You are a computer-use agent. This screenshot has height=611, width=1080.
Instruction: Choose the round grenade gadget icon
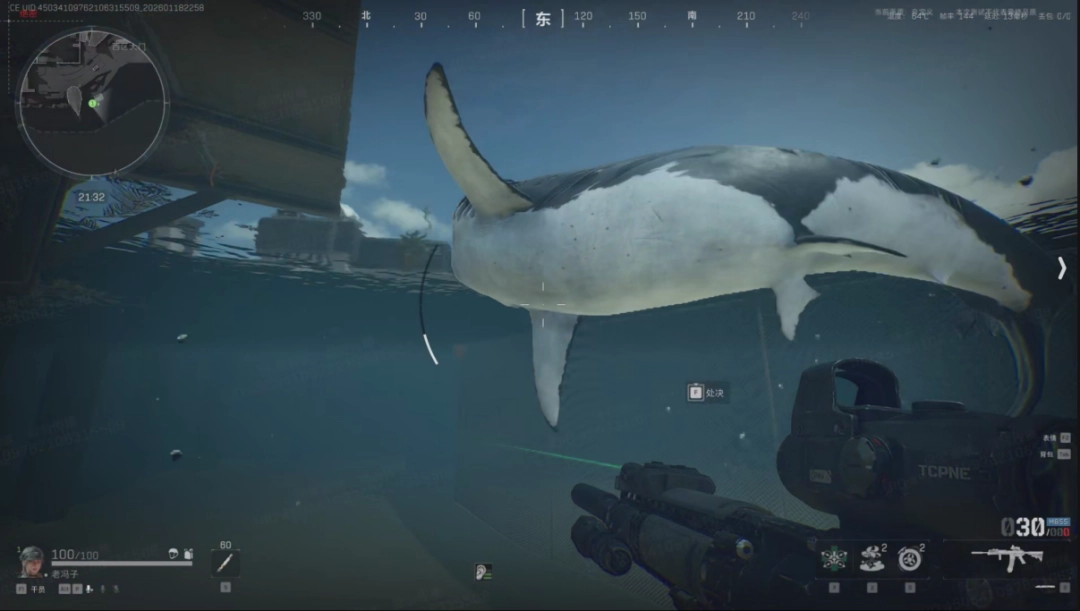(910, 559)
